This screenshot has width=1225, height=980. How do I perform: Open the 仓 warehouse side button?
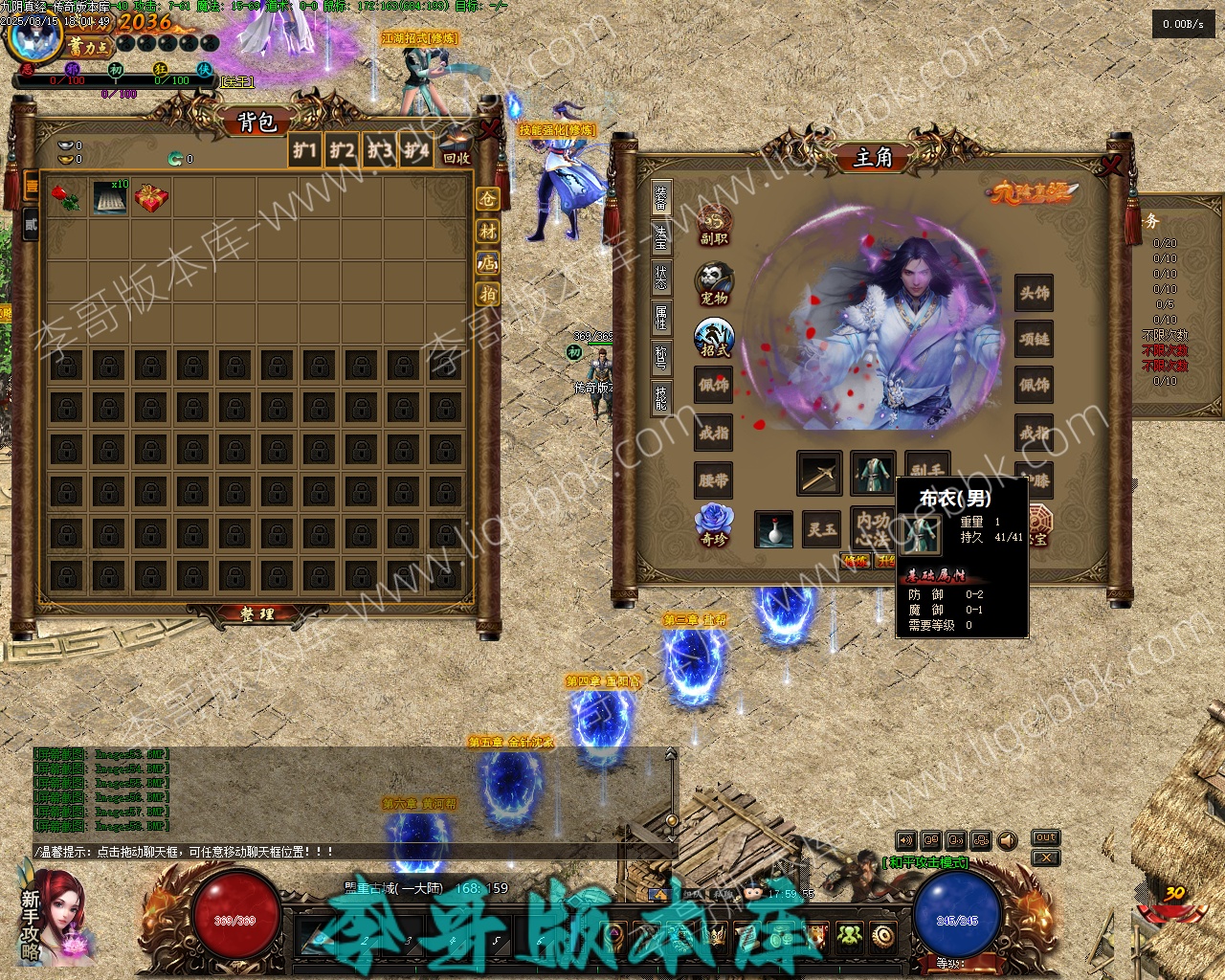[488, 199]
